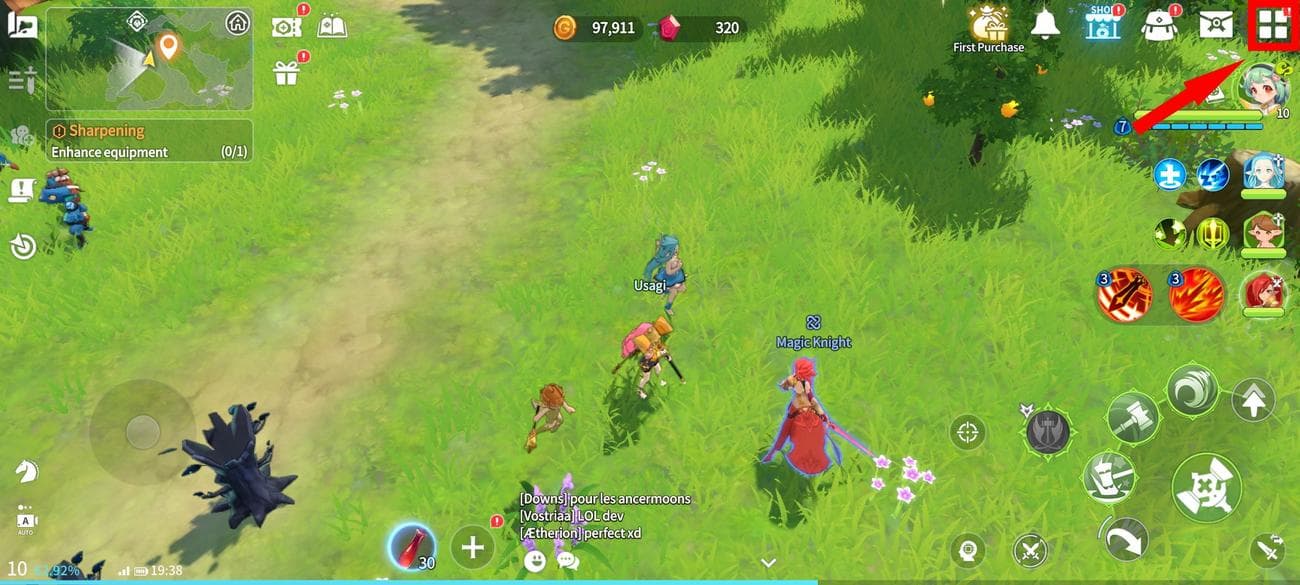
Task: Click the jump up-arrow button
Action: click(1253, 401)
